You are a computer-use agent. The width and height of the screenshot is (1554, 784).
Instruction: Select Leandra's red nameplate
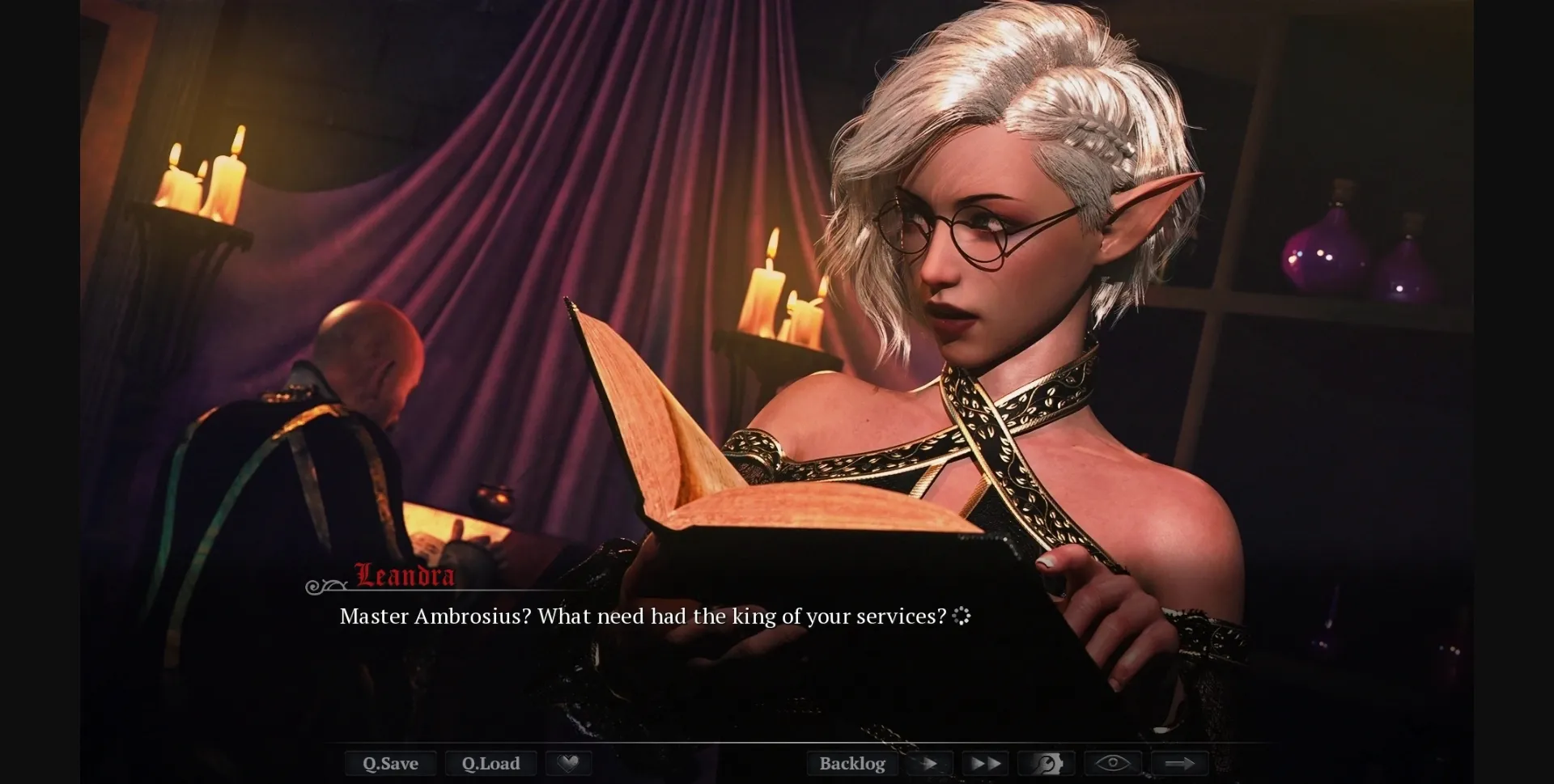[403, 576]
